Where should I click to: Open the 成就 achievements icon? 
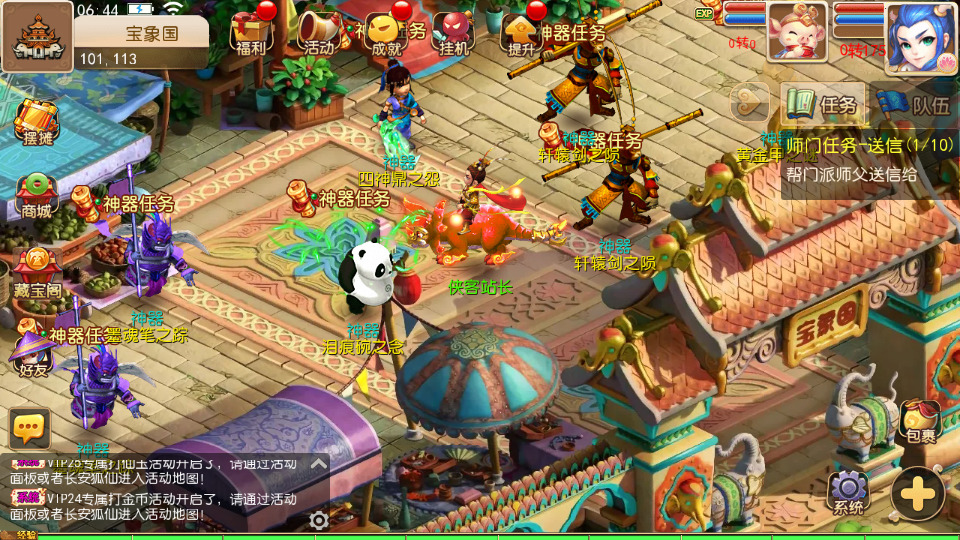click(386, 32)
